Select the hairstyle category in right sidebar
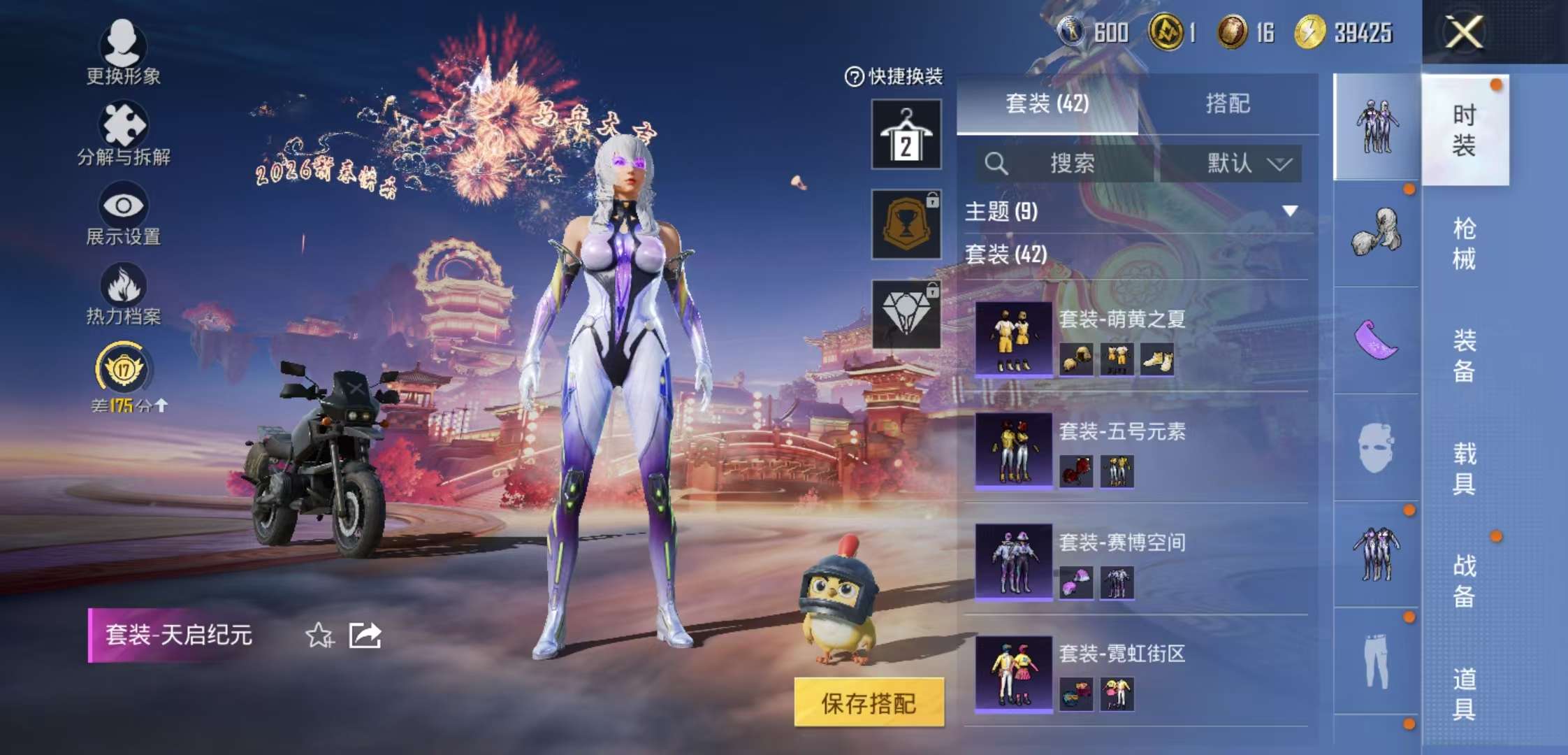This screenshot has width=1568, height=755. (x=1375, y=231)
